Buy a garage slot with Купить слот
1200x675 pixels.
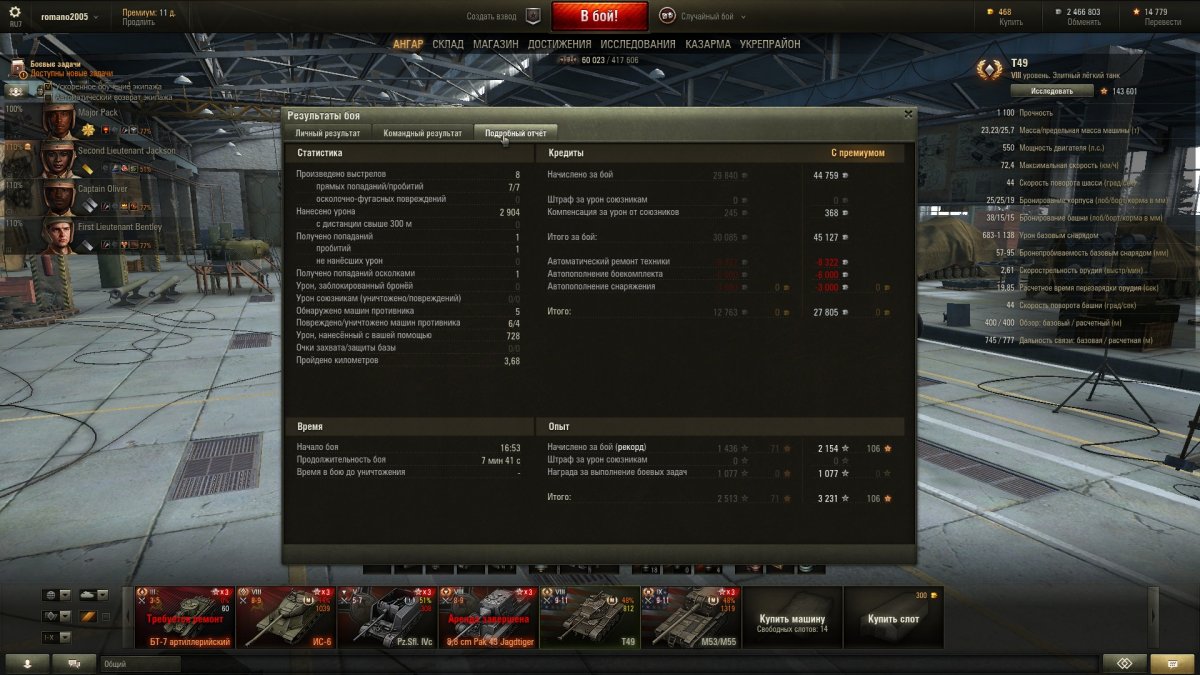(893, 618)
